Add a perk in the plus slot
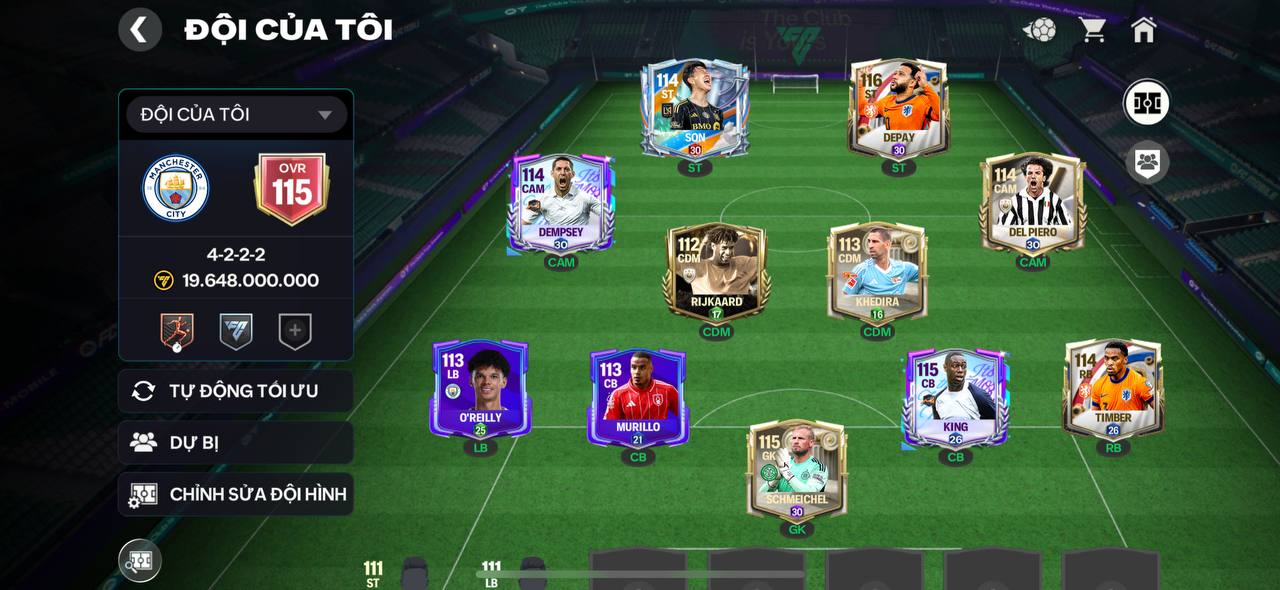 tap(295, 332)
